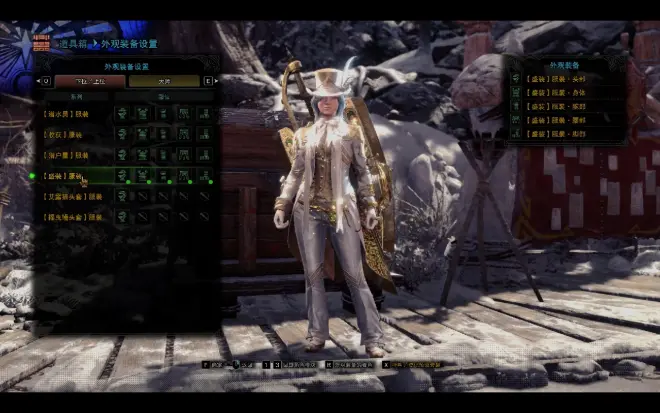660x413 pixels.
Task: Select the 【溜户履】 layered armor row
Action: 72,155
